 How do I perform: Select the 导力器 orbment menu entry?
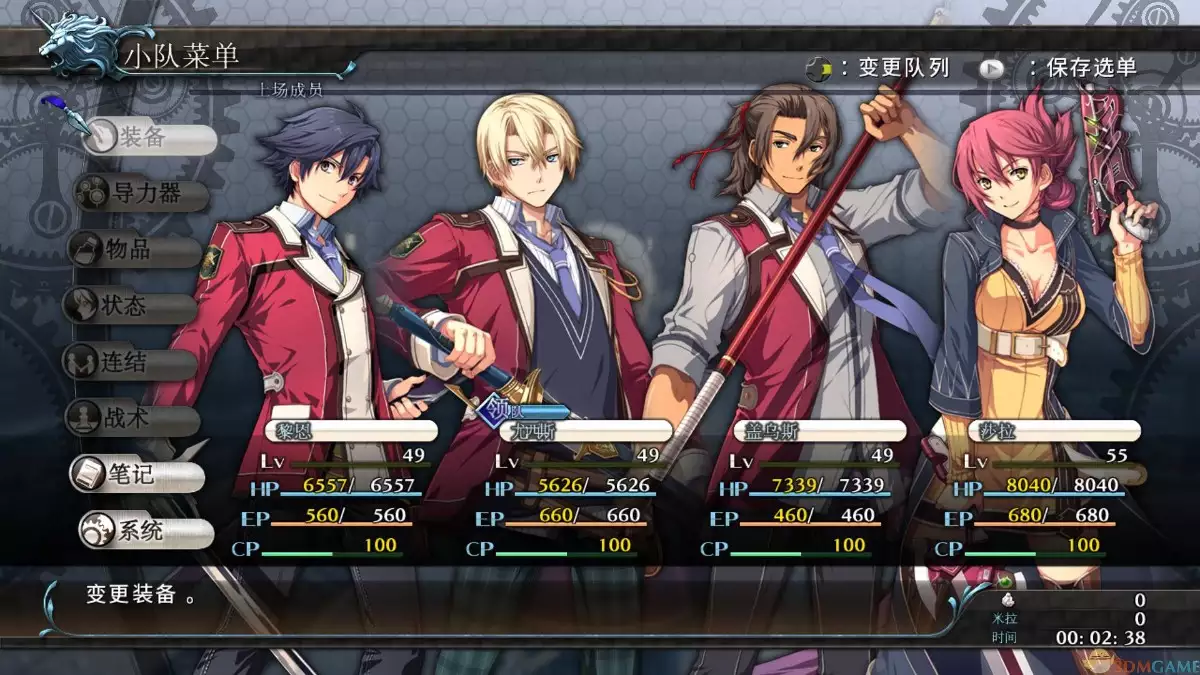point(143,195)
